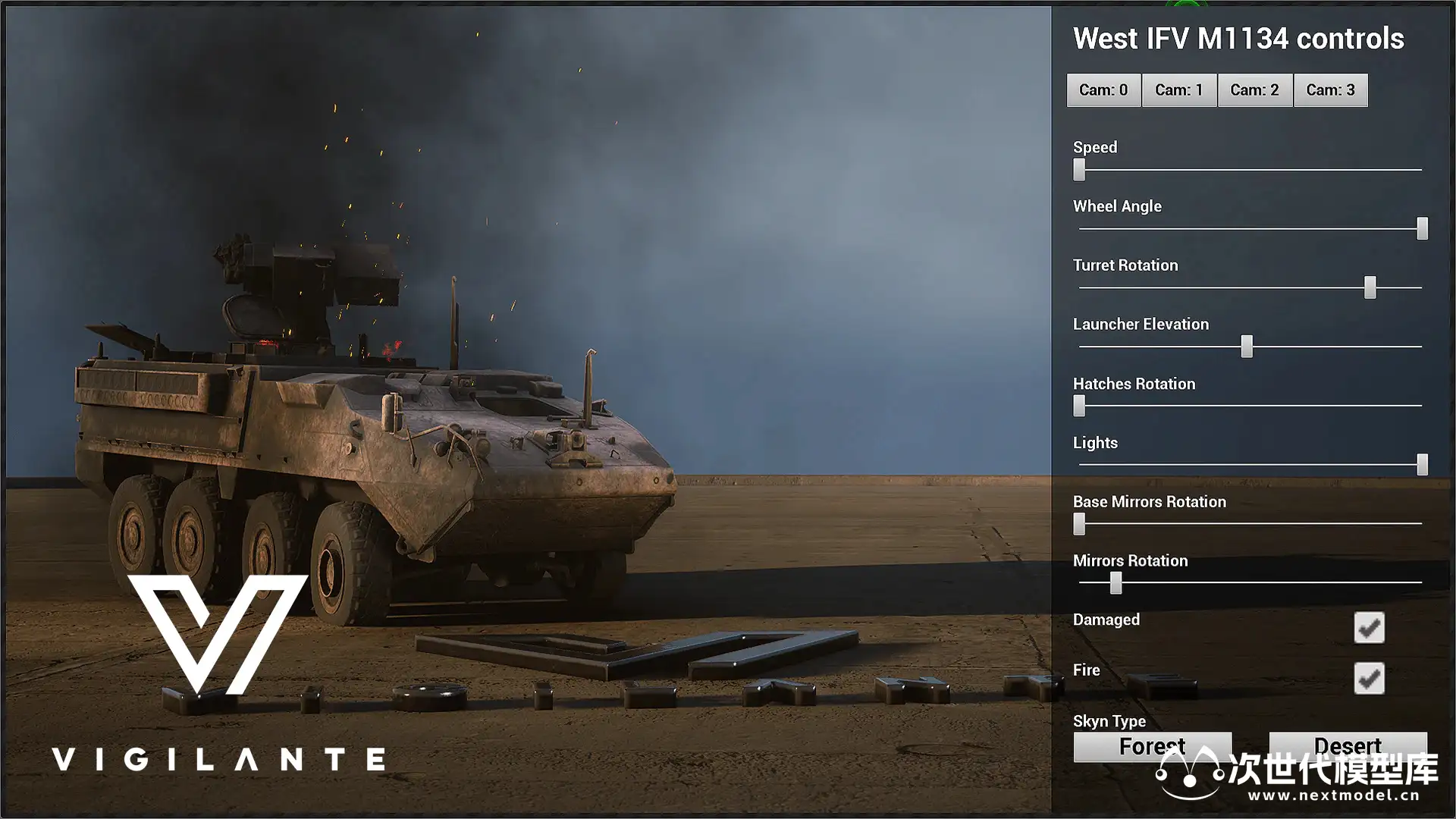Apply the Desert skin type
The image size is (1456, 819).
1348,746
